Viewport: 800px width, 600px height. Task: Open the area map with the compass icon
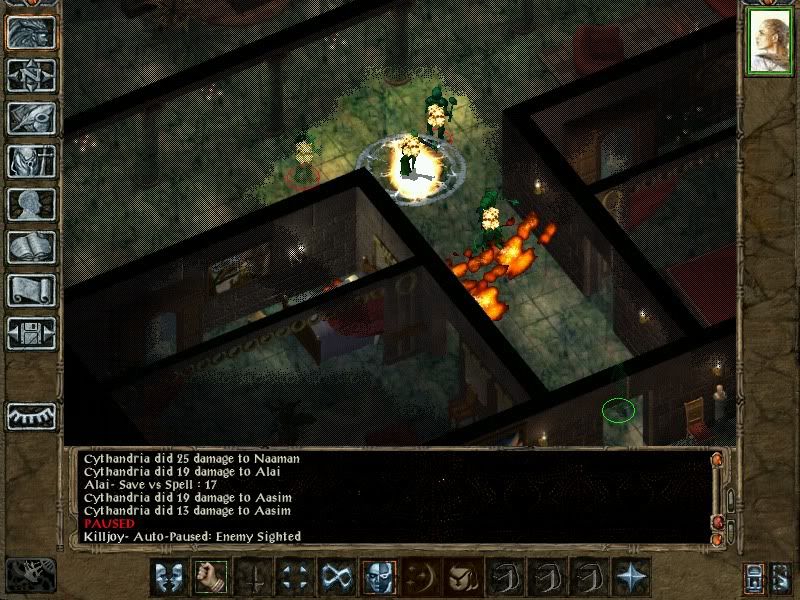[x=31, y=75]
